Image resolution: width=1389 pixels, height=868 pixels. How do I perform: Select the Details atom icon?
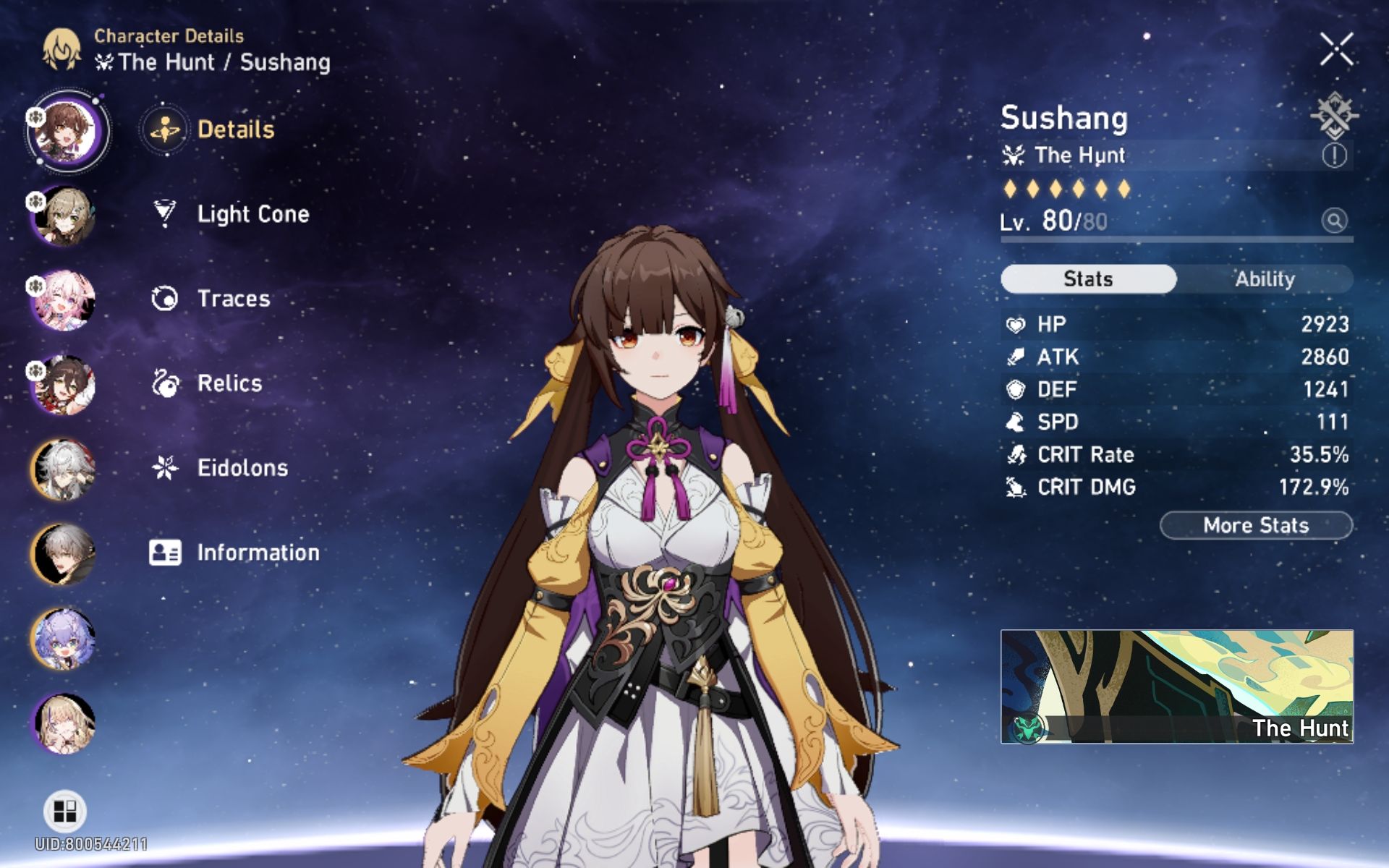[164, 129]
